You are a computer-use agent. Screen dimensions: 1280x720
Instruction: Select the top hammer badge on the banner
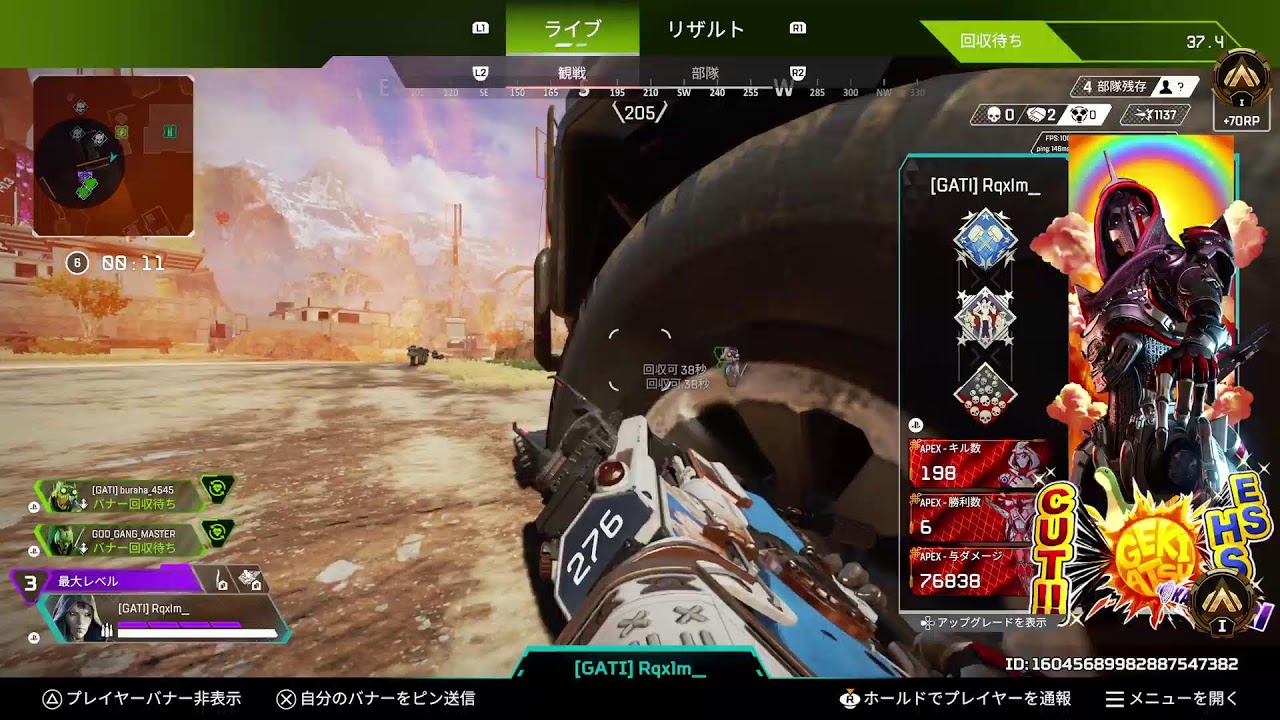986,240
